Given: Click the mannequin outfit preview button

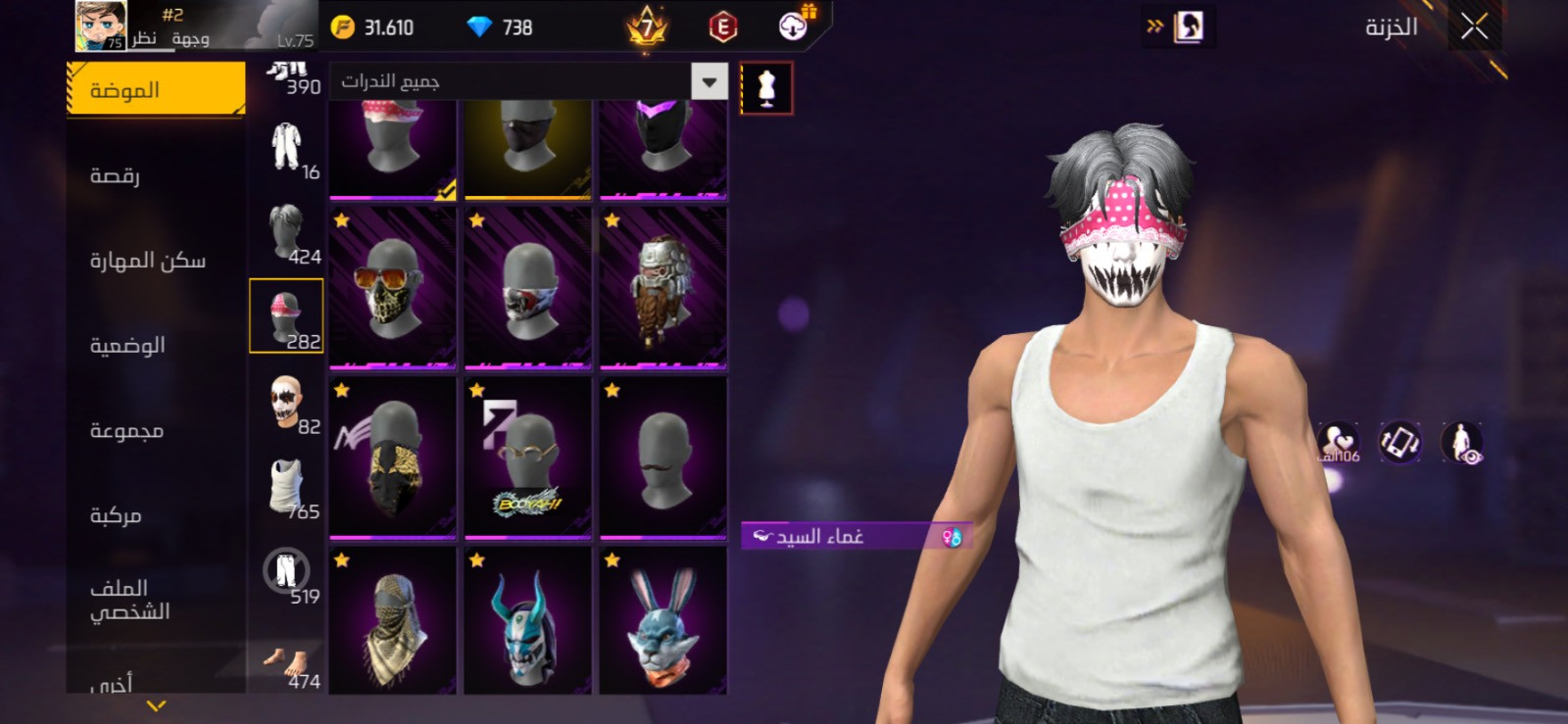Looking at the screenshot, I should point(766,88).
